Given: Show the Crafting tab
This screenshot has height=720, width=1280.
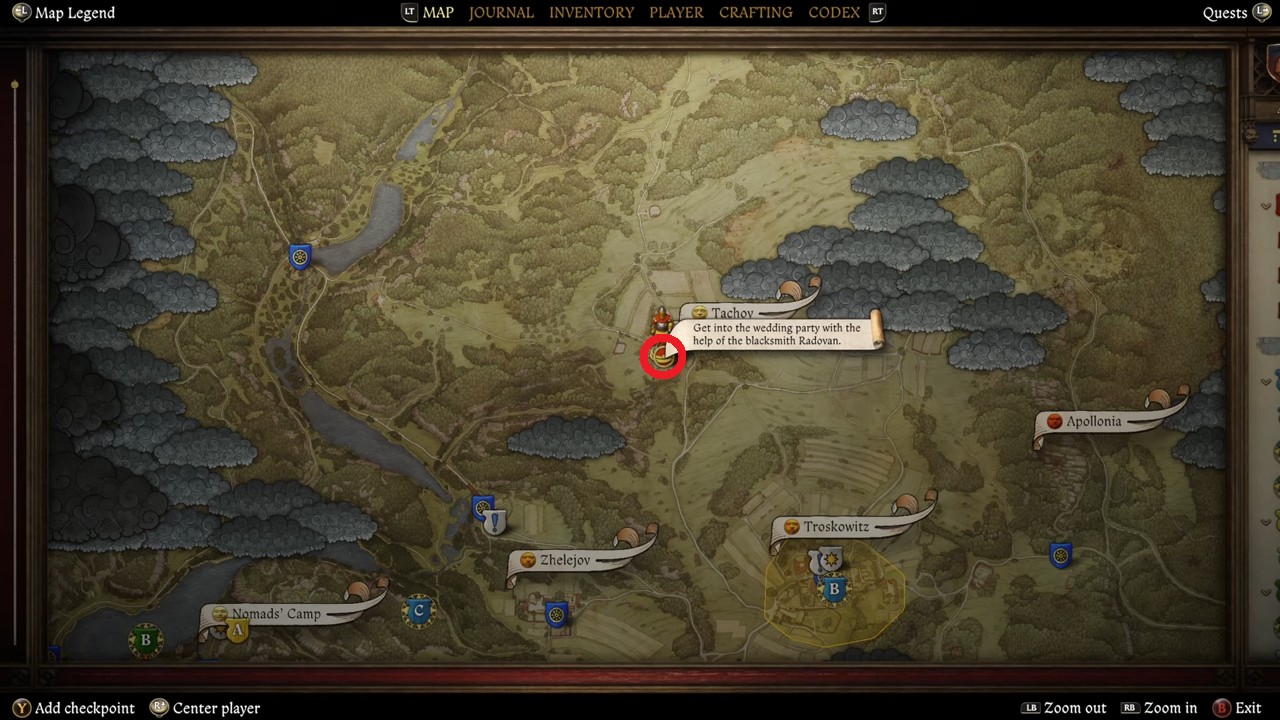Looking at the screenshot, I should [756, 13].
